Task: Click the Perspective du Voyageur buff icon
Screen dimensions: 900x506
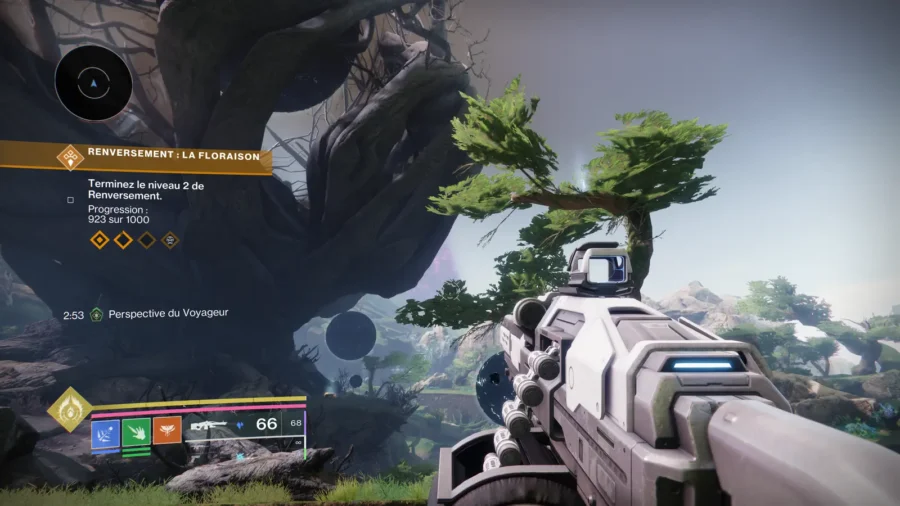Action: (96, 314)
